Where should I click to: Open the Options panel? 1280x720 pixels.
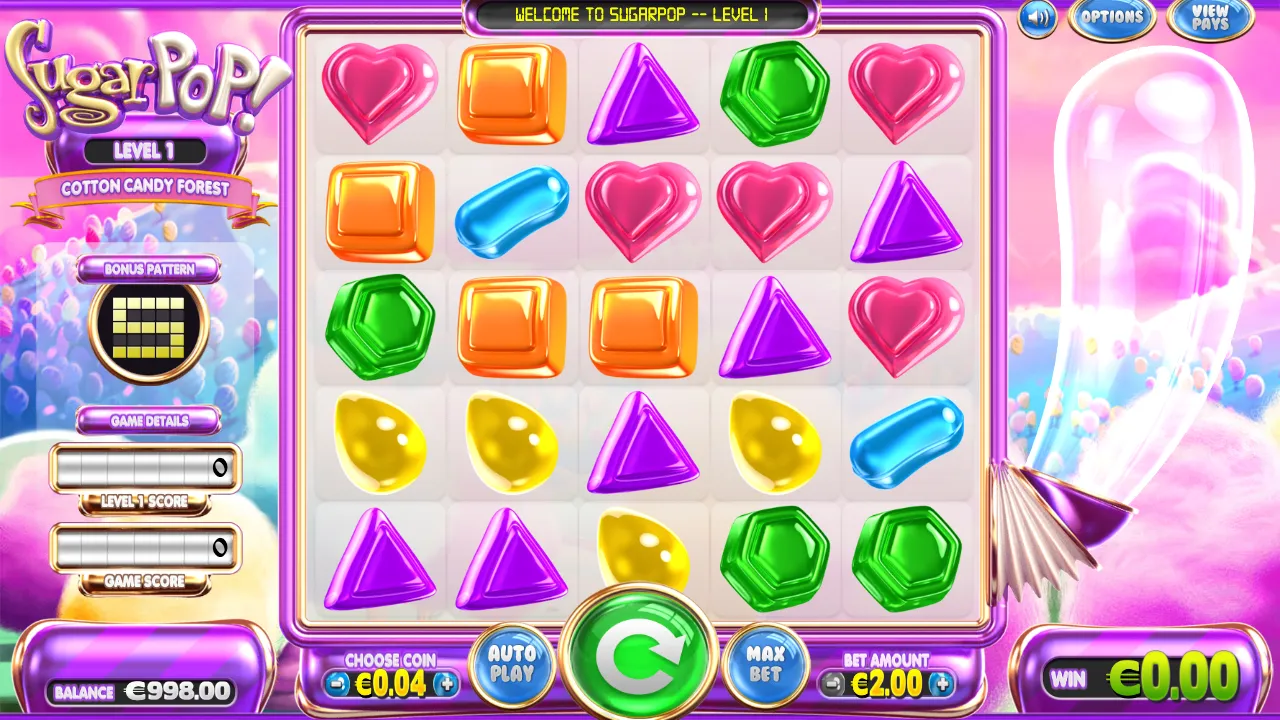1112,17
